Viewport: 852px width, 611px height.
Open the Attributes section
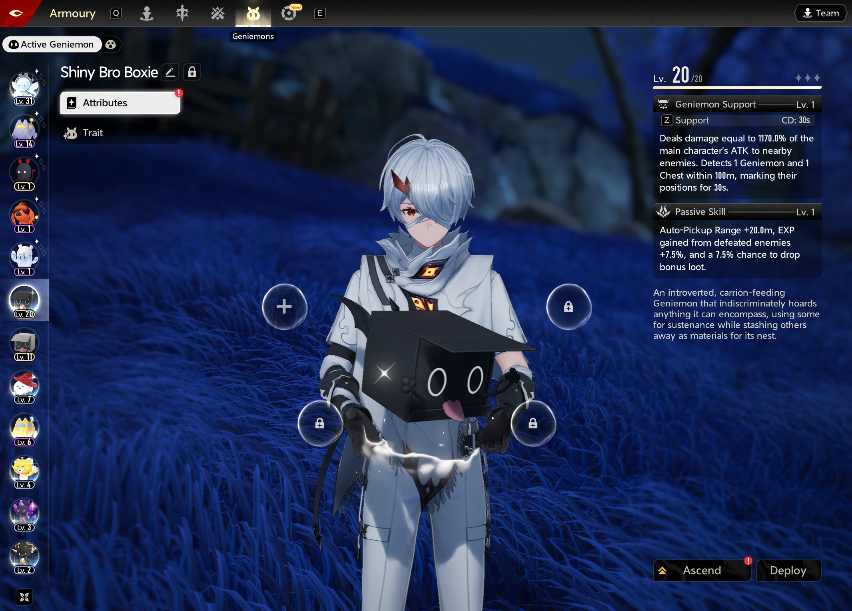pyautogui.click(x=119, y=103)
